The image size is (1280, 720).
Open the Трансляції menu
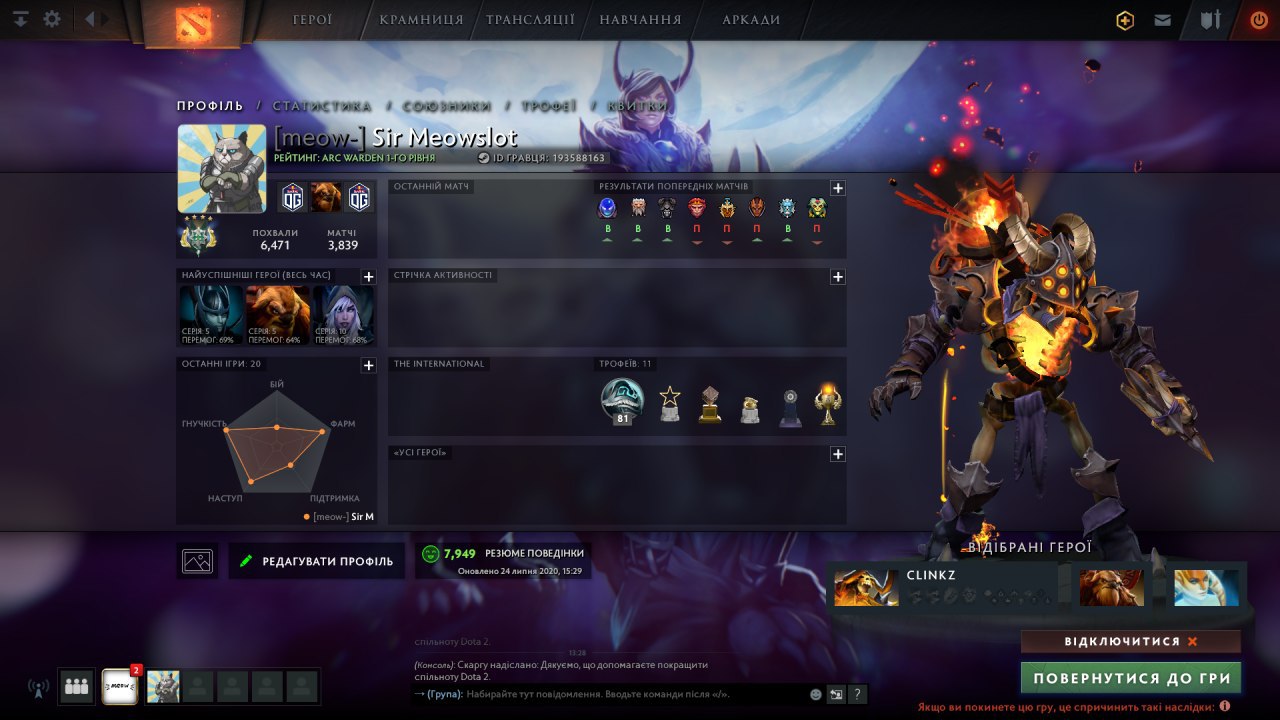(530, 20)
